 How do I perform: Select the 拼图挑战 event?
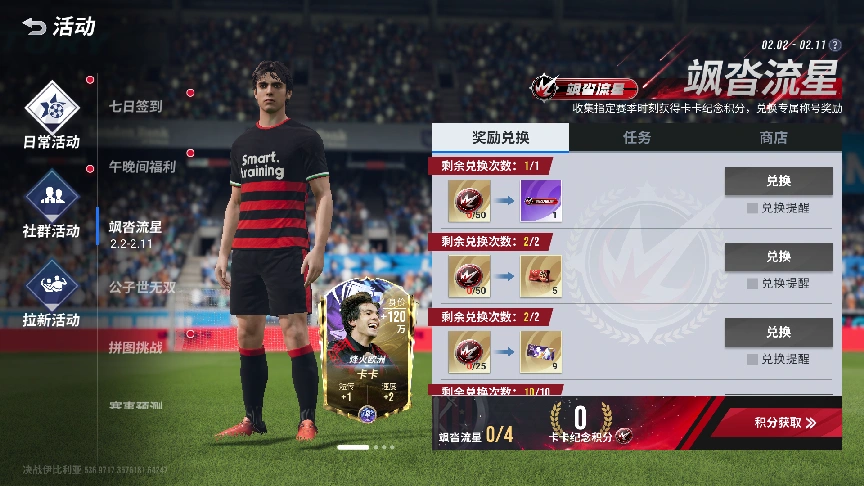[x=135, y=347]
